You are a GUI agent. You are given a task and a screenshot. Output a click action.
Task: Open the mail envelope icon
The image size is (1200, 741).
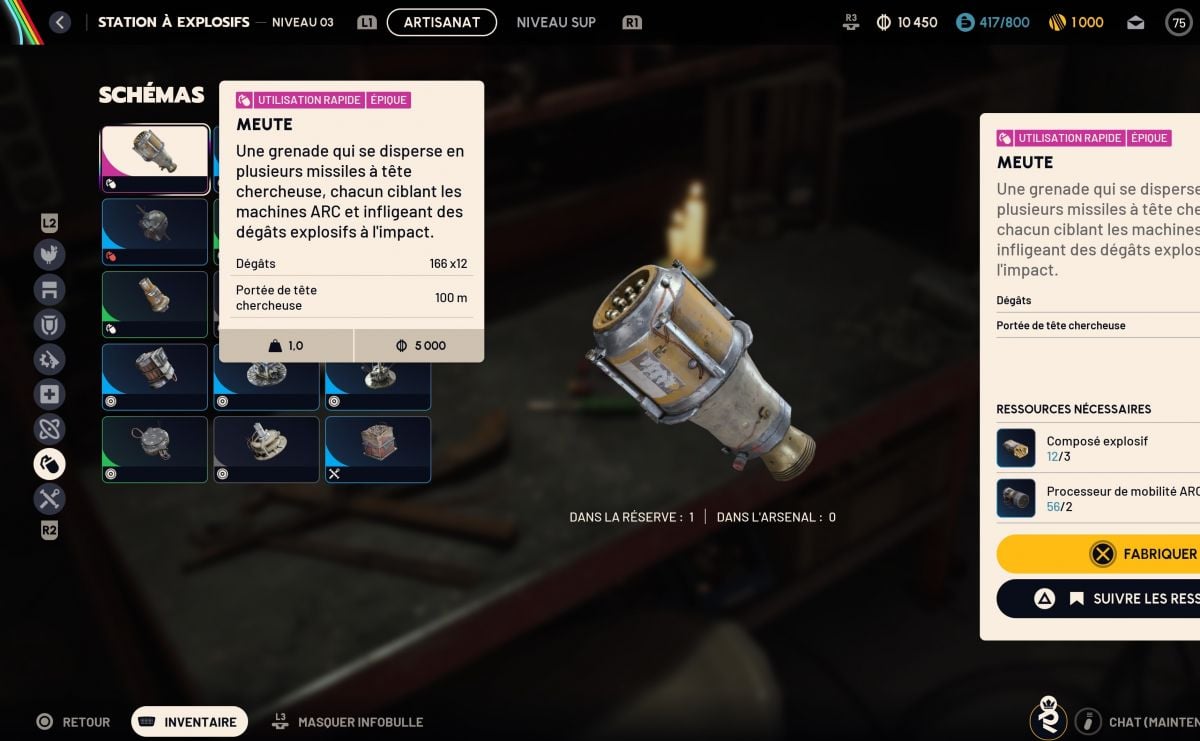click(x=1135, y=22)
